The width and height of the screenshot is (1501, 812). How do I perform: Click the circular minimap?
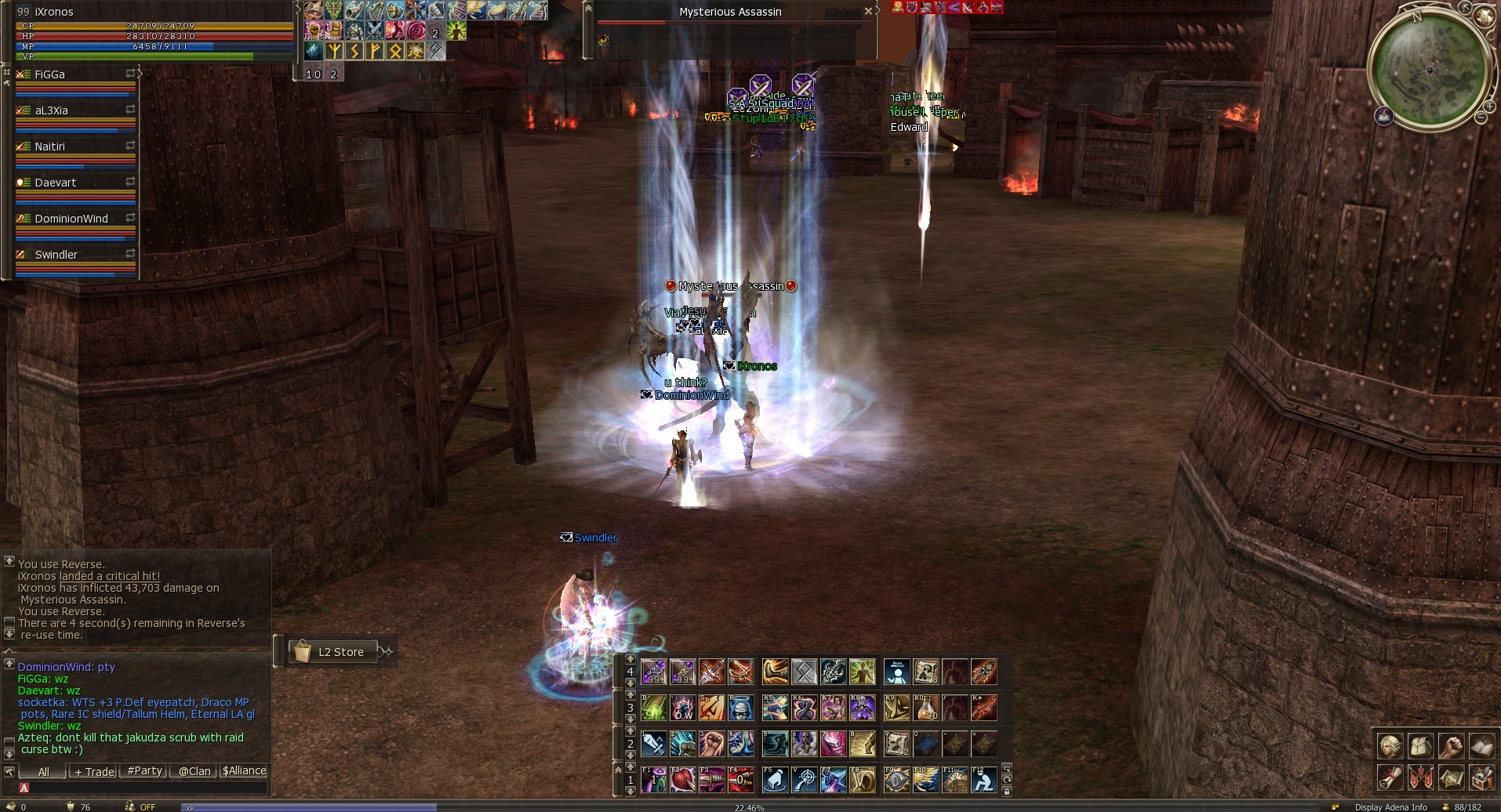[1429, 70]
